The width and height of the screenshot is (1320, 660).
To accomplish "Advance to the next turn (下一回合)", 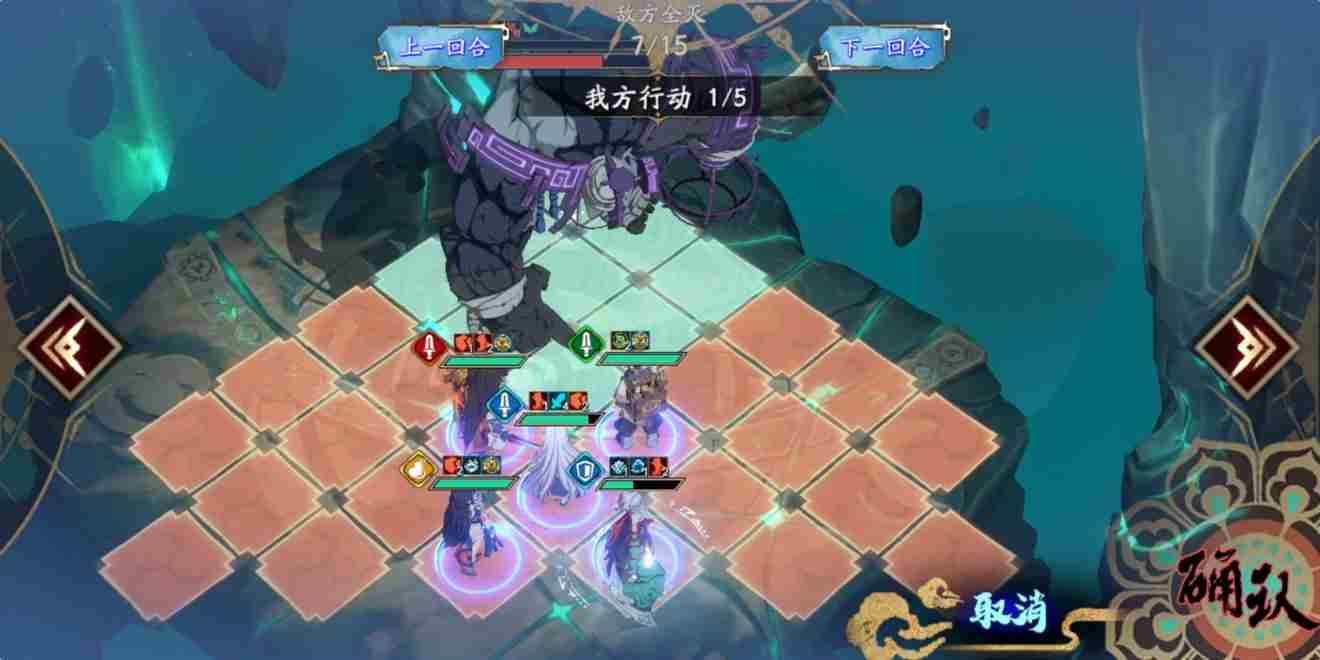I will (884, 47).
